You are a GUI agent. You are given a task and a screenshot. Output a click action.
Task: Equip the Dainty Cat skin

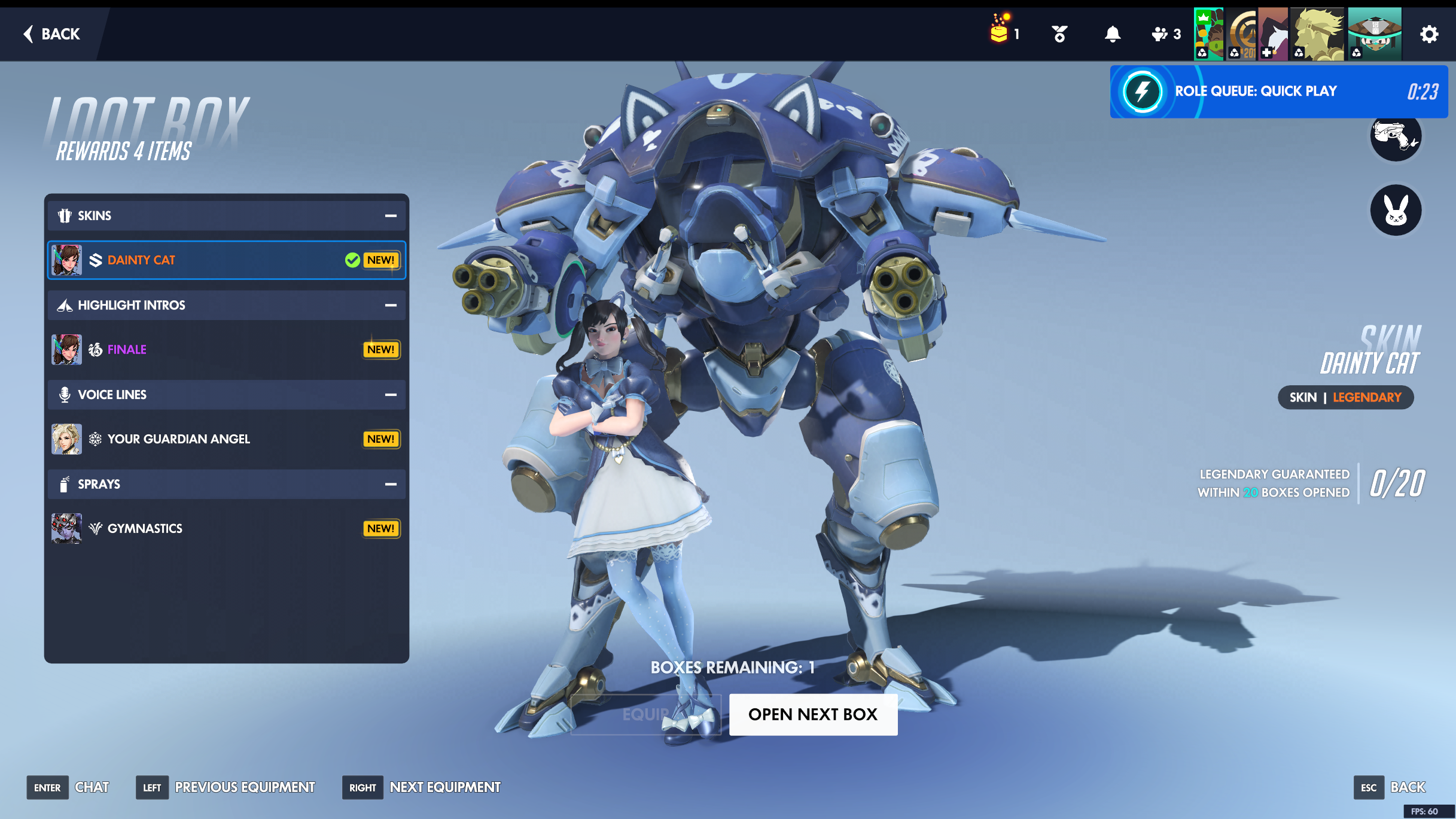click(x=645, y=714)
